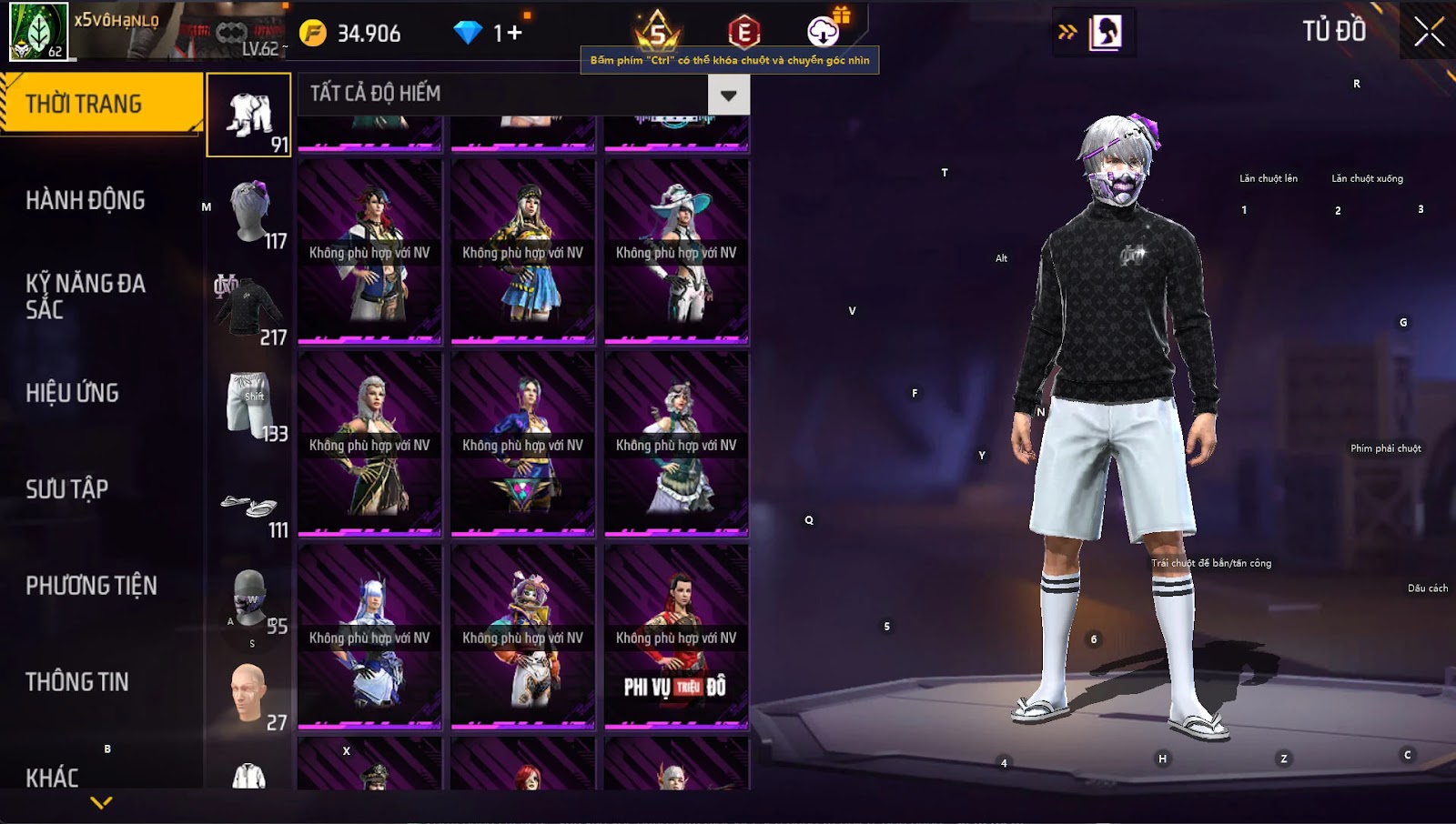Pick the sandals footwear category
Image resolution: width=1456 pixels, height=824 pixels.
click(x=249, y=507)
